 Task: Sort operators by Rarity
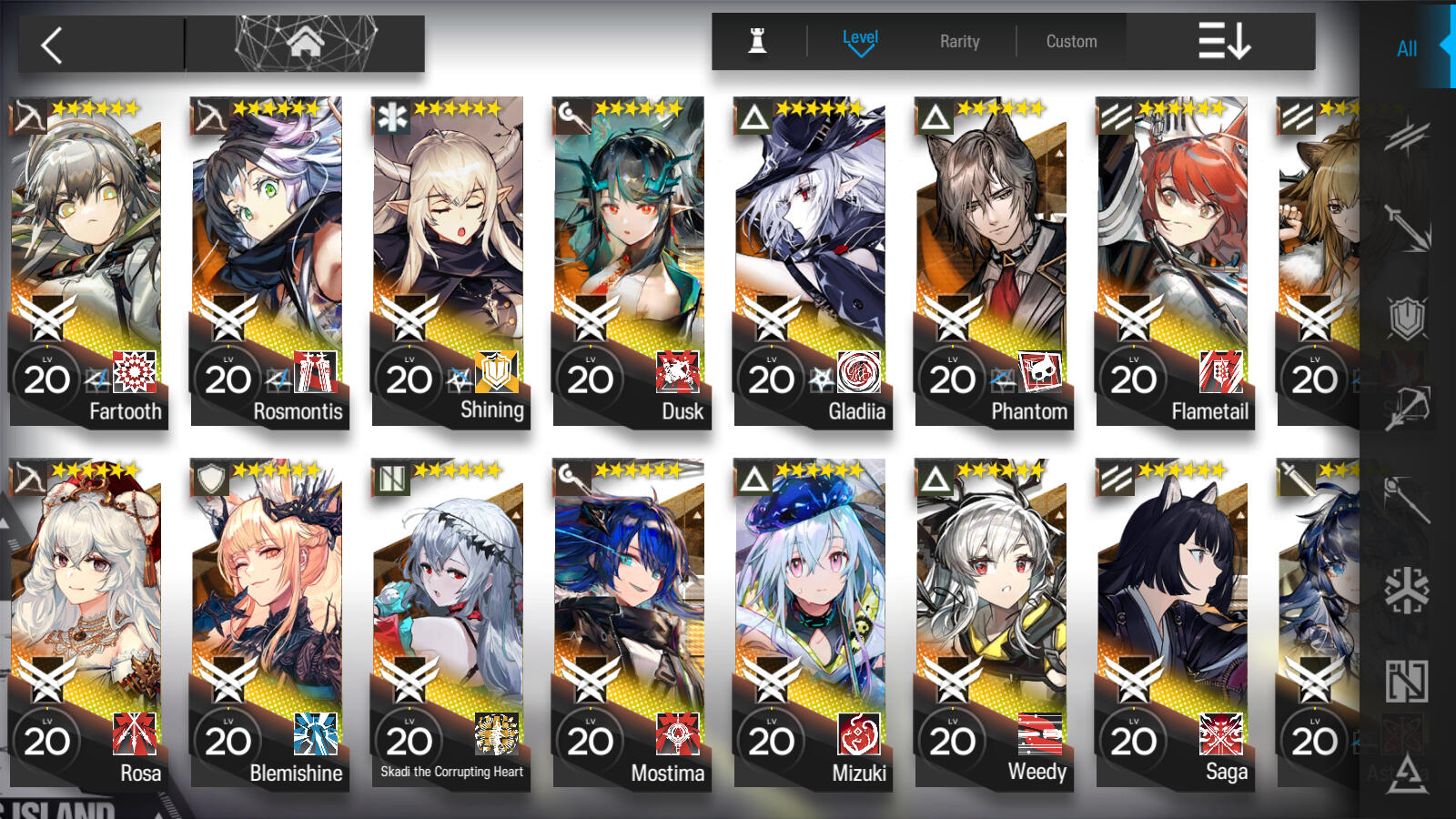coord(959,42)
